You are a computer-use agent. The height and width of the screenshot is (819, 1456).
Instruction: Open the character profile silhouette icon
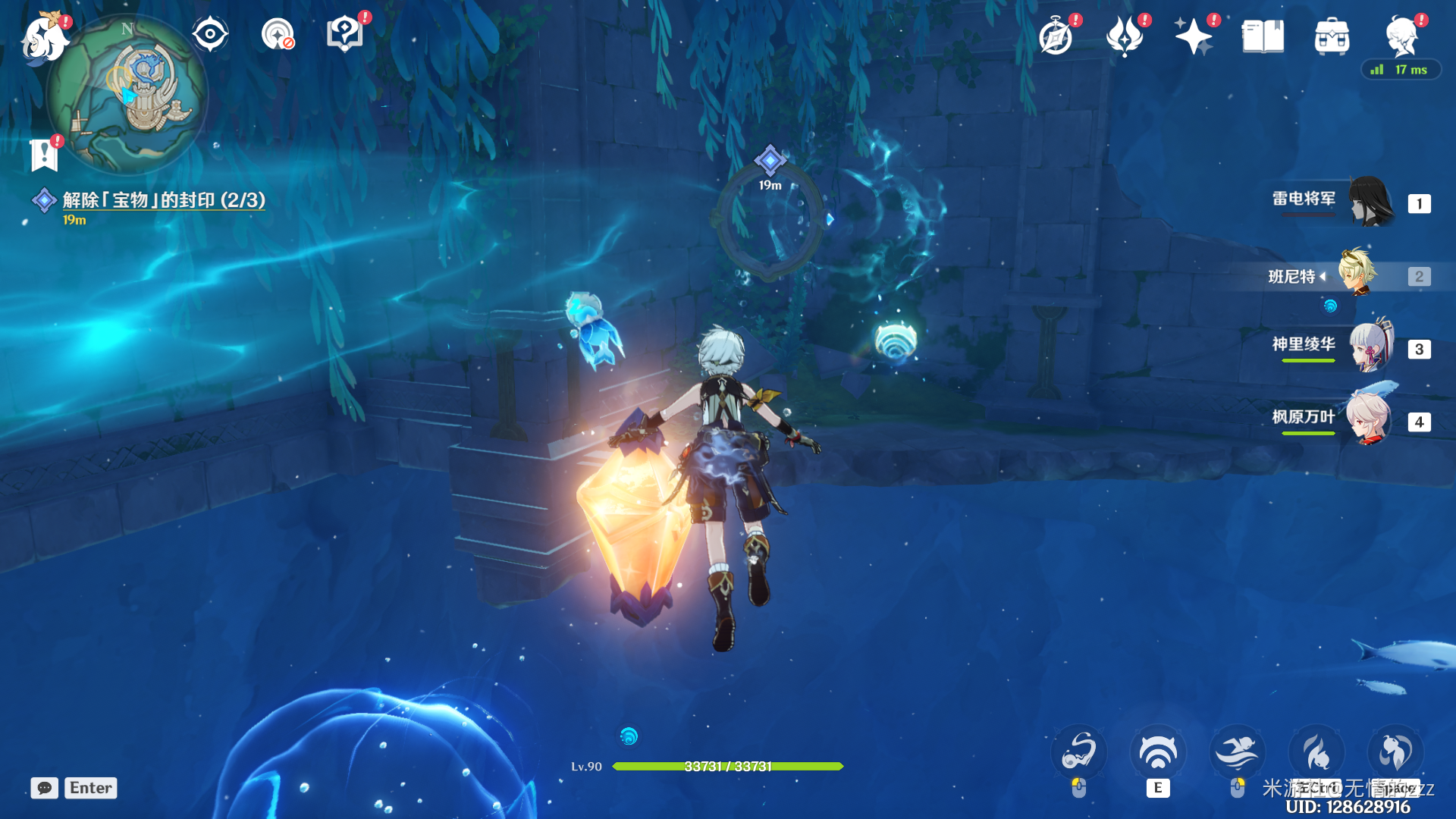coord(1401,35)
